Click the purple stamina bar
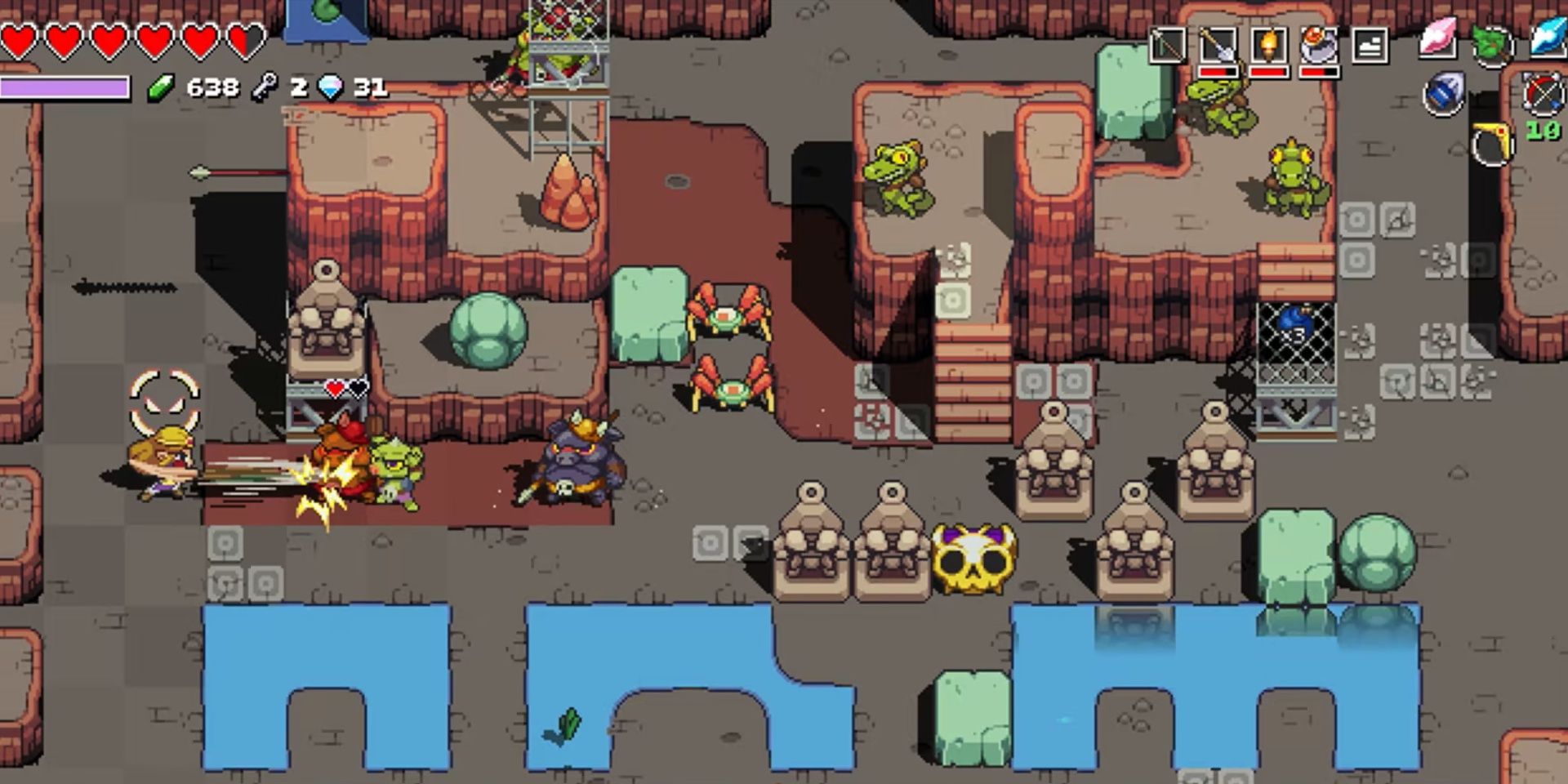 (x=65, y=87)
